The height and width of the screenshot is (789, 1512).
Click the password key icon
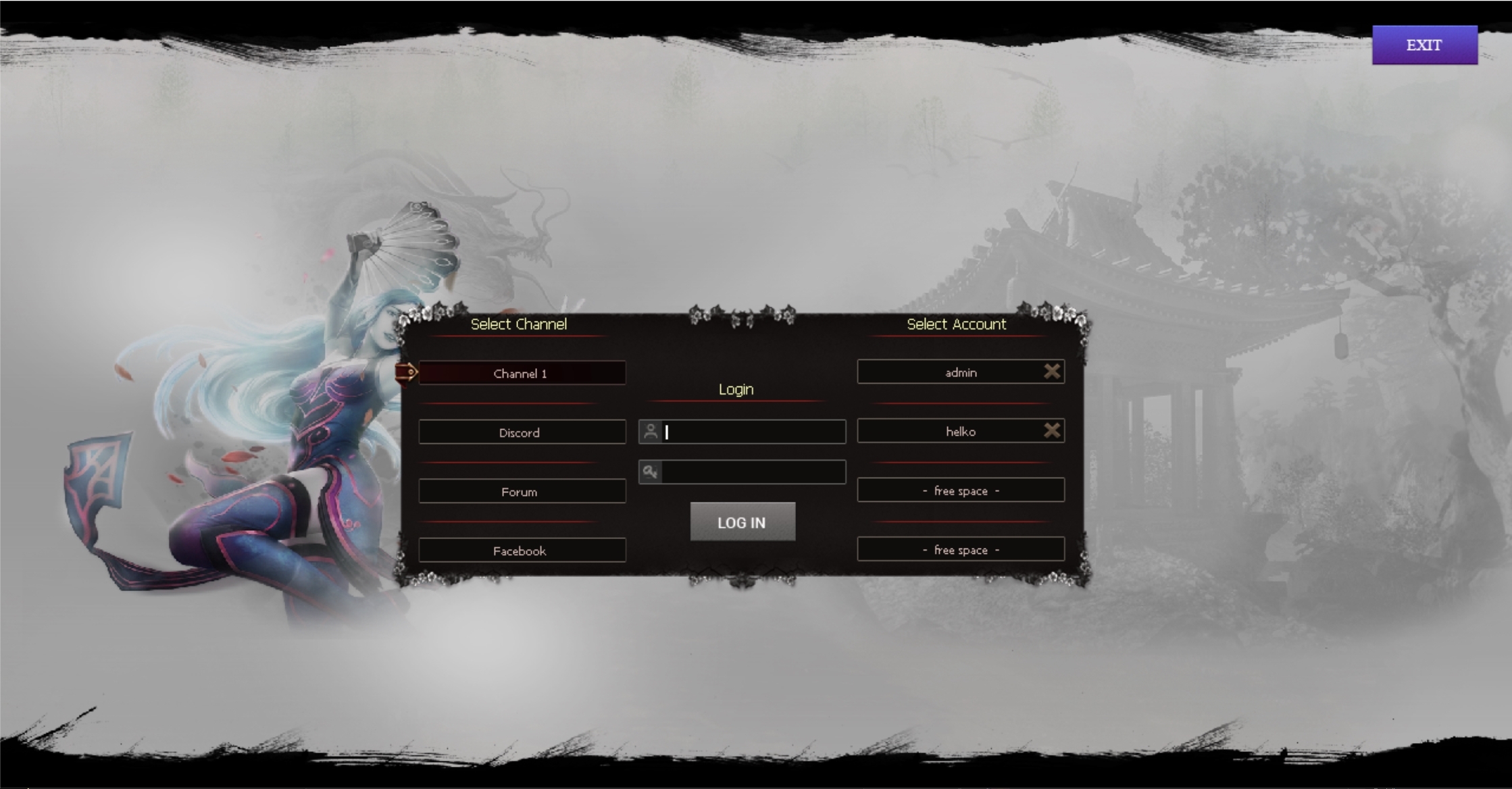tap(651, 472)
